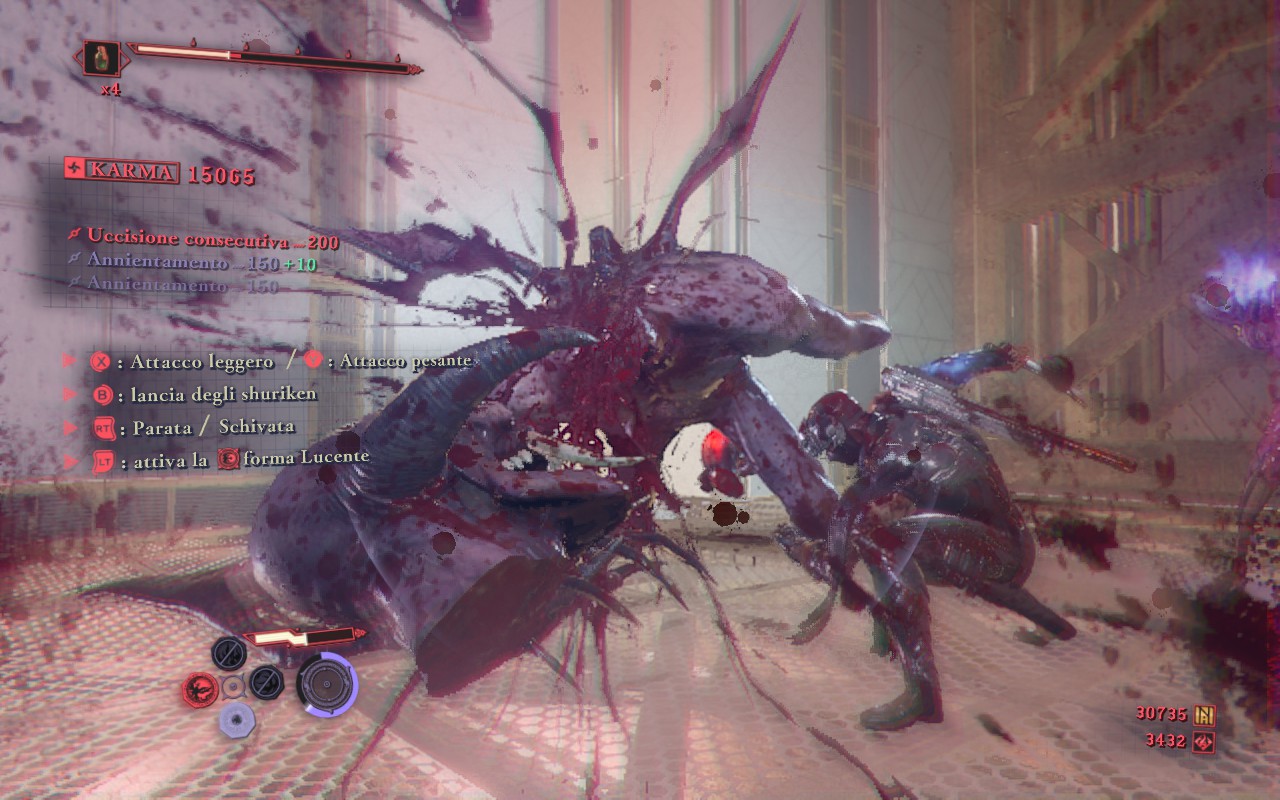Click the shuriken icon beside the Karma label
Image resolution: width=1280 pixels, height=800 pixels.
click(x=74, y=170)
